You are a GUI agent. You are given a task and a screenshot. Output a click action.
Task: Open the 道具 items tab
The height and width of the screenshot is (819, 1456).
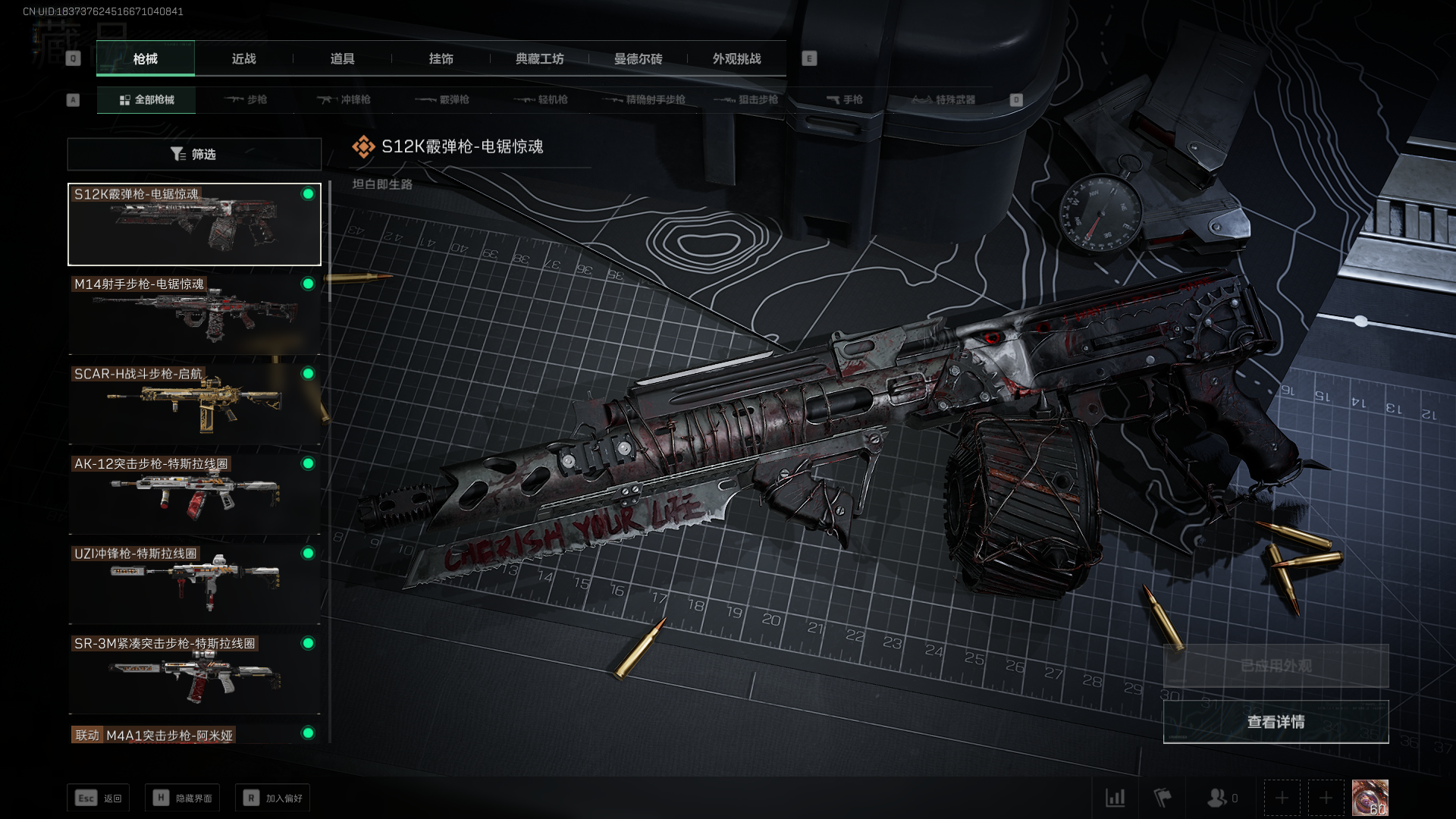pos(342,58)
